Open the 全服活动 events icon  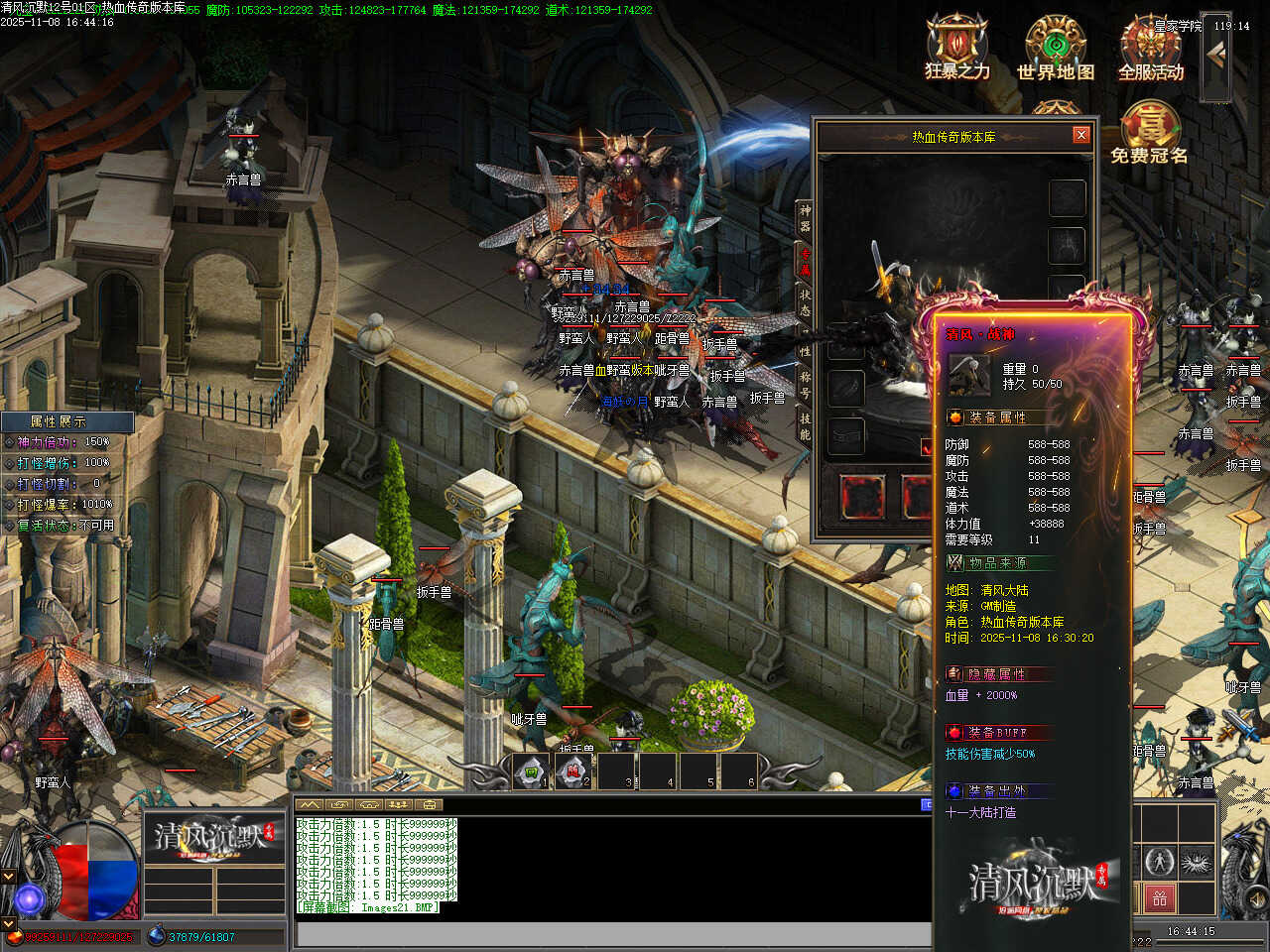[x=1151, y=46]
